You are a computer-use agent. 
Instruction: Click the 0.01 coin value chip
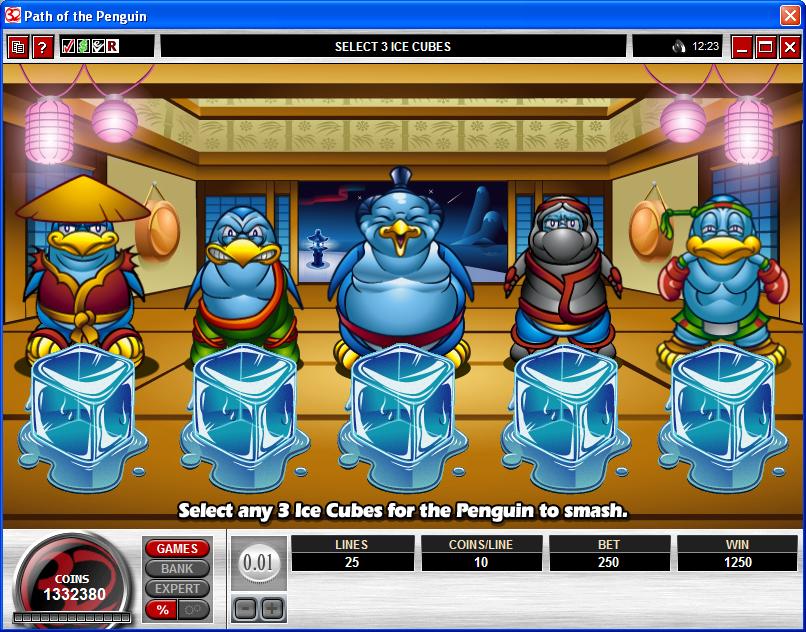(258, 563)
